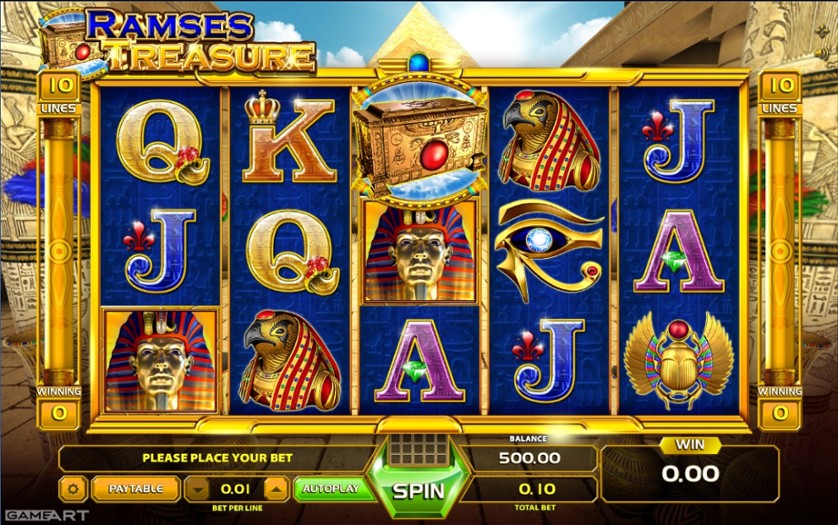
Task: Open settings with the gear icon
Action: point(72,489)
